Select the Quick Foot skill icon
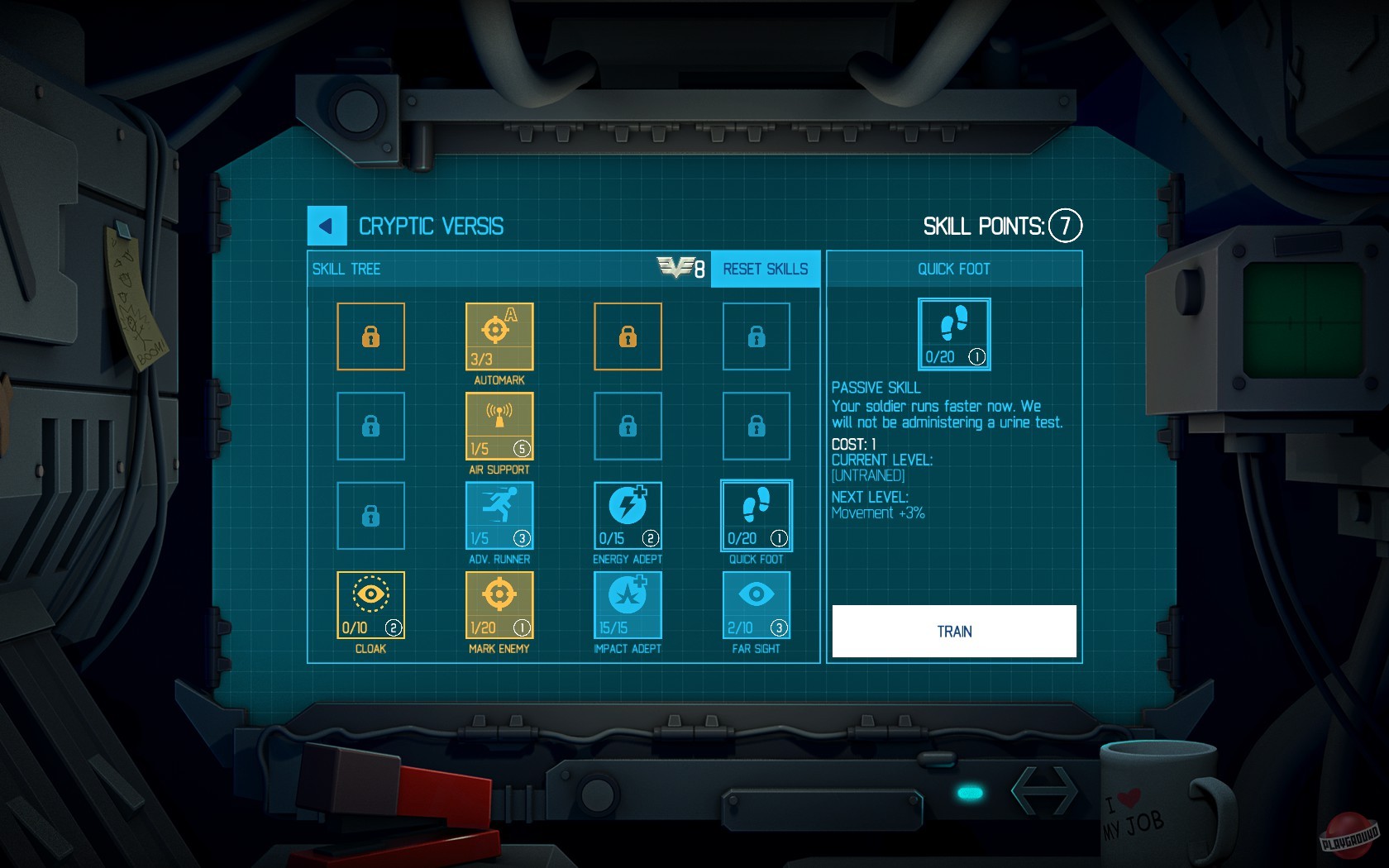This screenshot has width=1389, height=868. pyautogui.click(x=756, y=516)
